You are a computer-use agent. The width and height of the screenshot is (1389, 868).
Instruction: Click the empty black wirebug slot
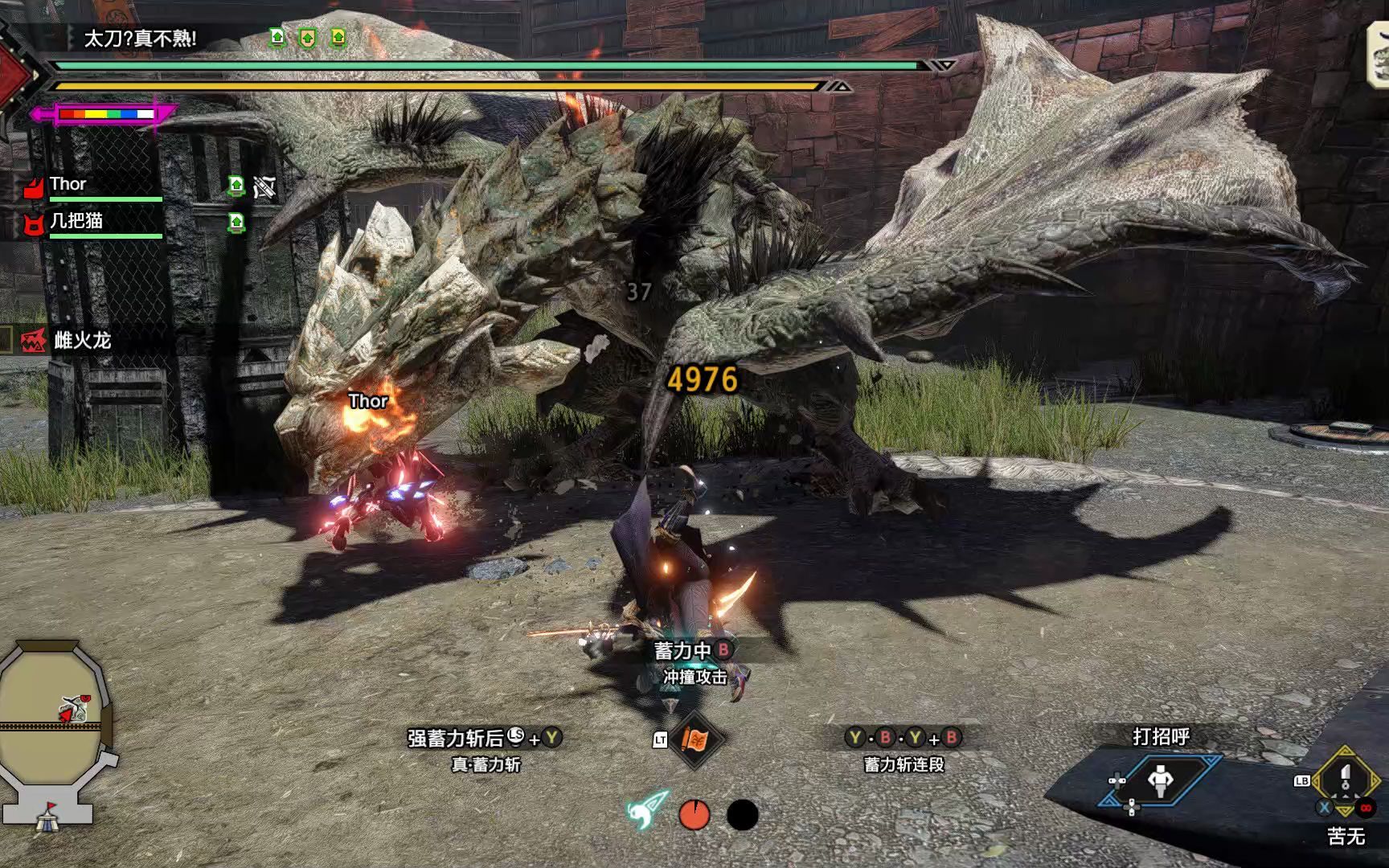pyautogui.click(x=742, y=815)
